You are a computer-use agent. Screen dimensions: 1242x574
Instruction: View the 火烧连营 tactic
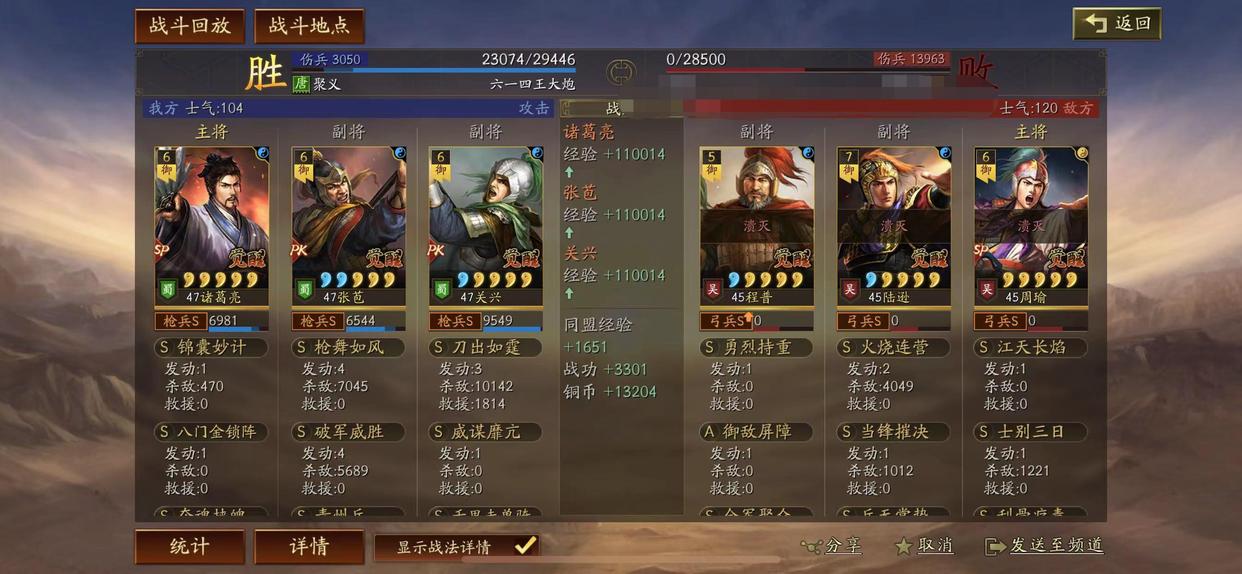point(892,348)
